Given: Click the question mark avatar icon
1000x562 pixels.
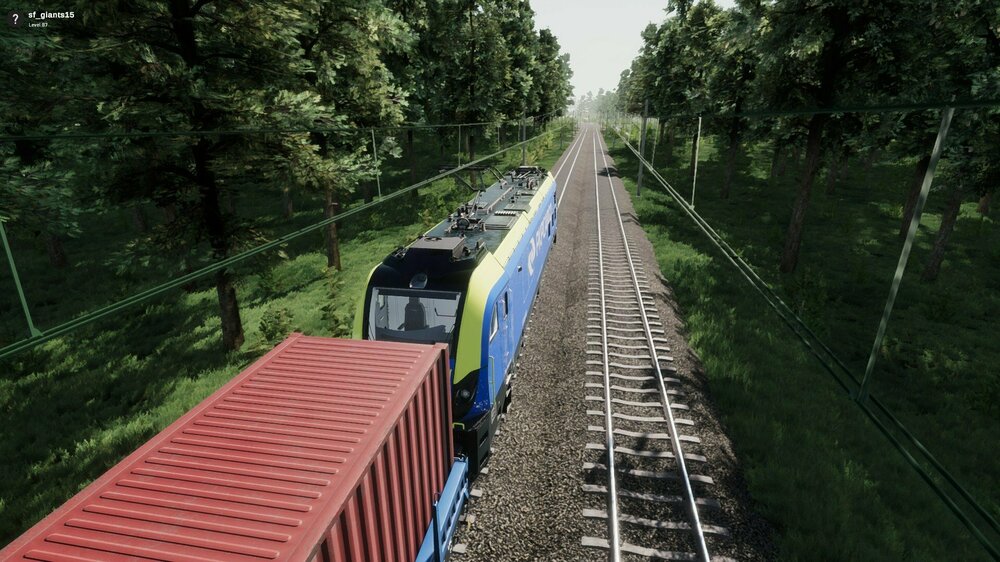Looking at the screenshot, I should (x=14, y=19).
